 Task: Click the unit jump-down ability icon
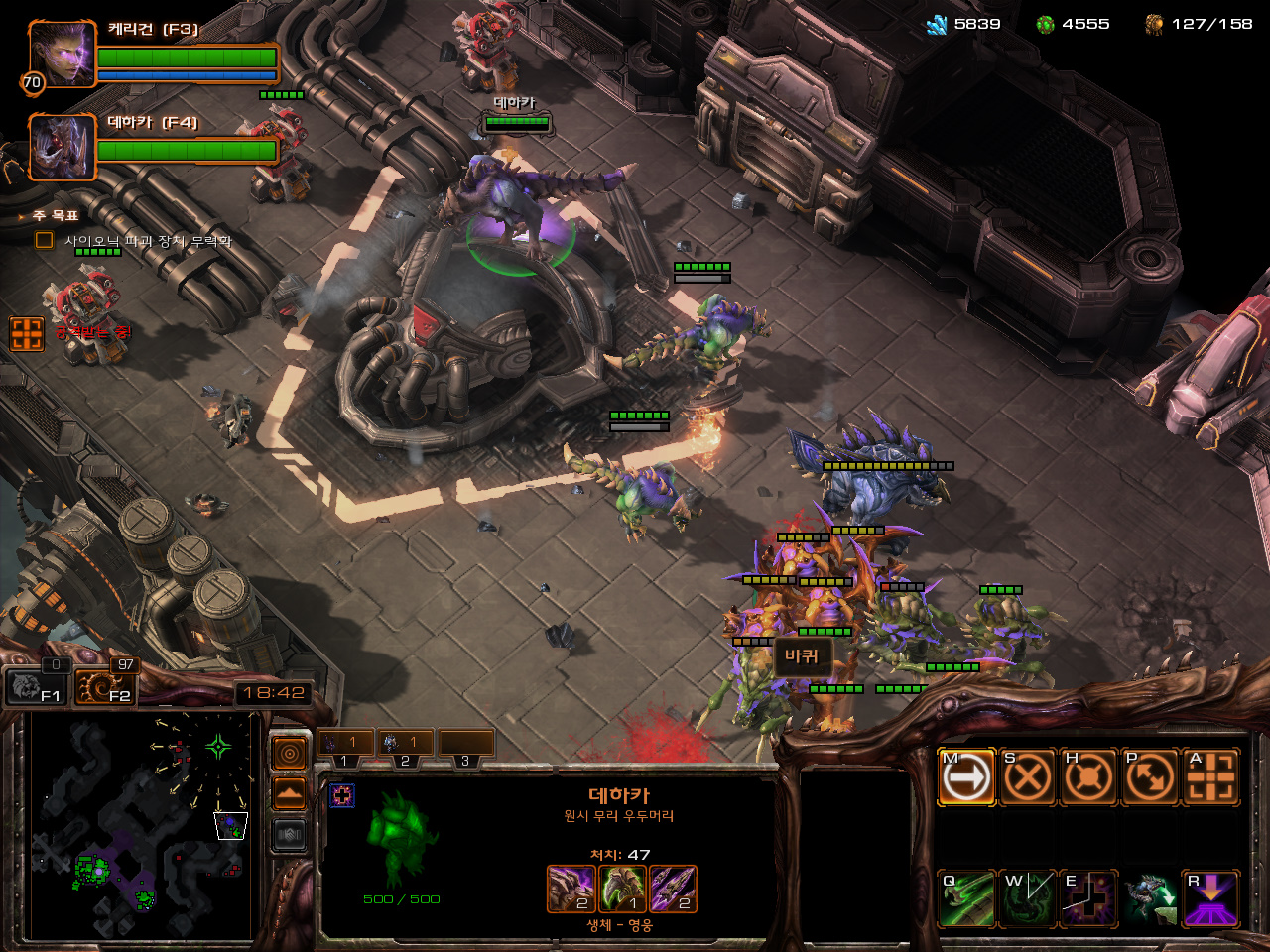click(x=1150, y=898)
